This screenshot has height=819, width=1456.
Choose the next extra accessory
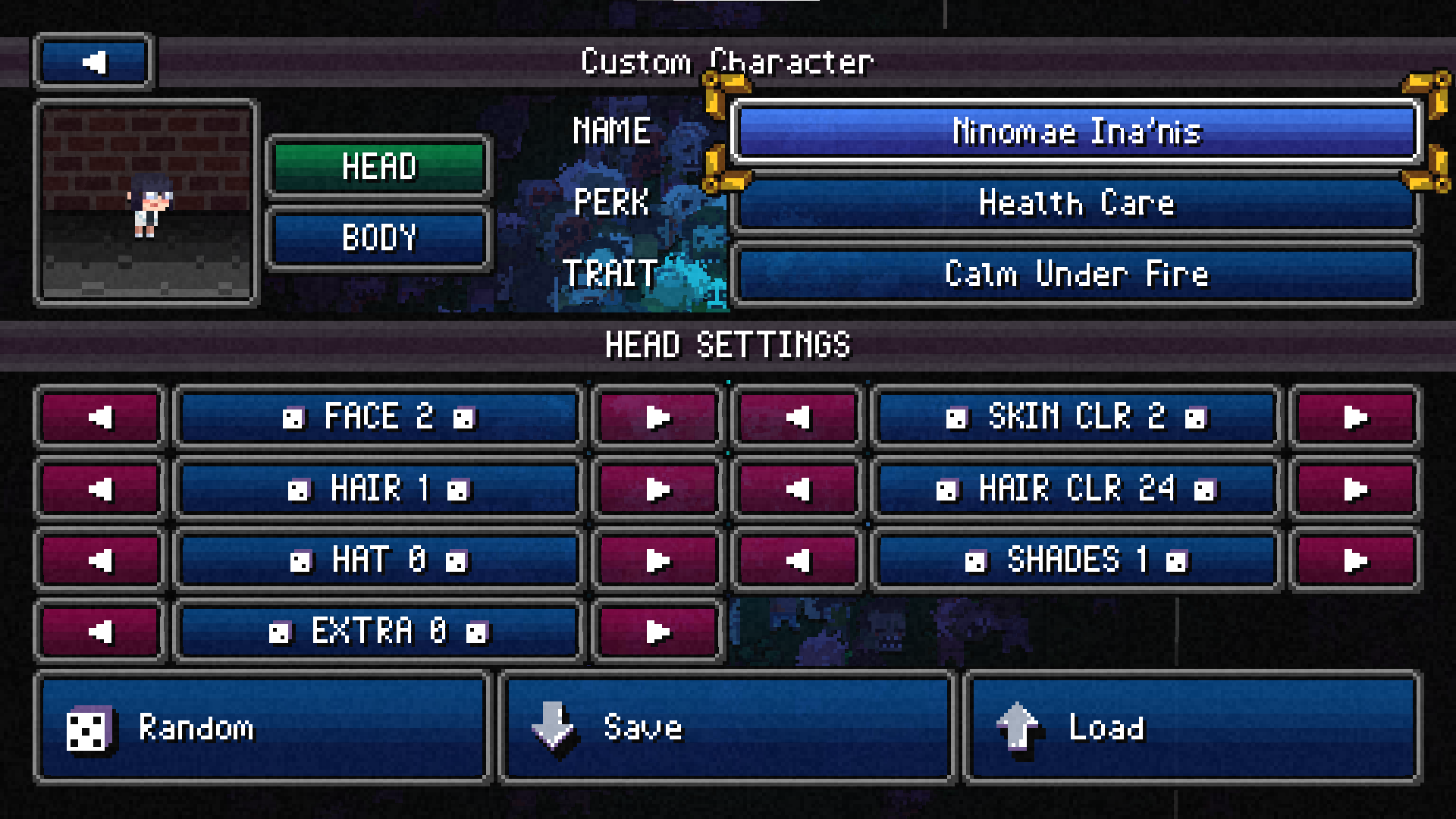(657, 632)
